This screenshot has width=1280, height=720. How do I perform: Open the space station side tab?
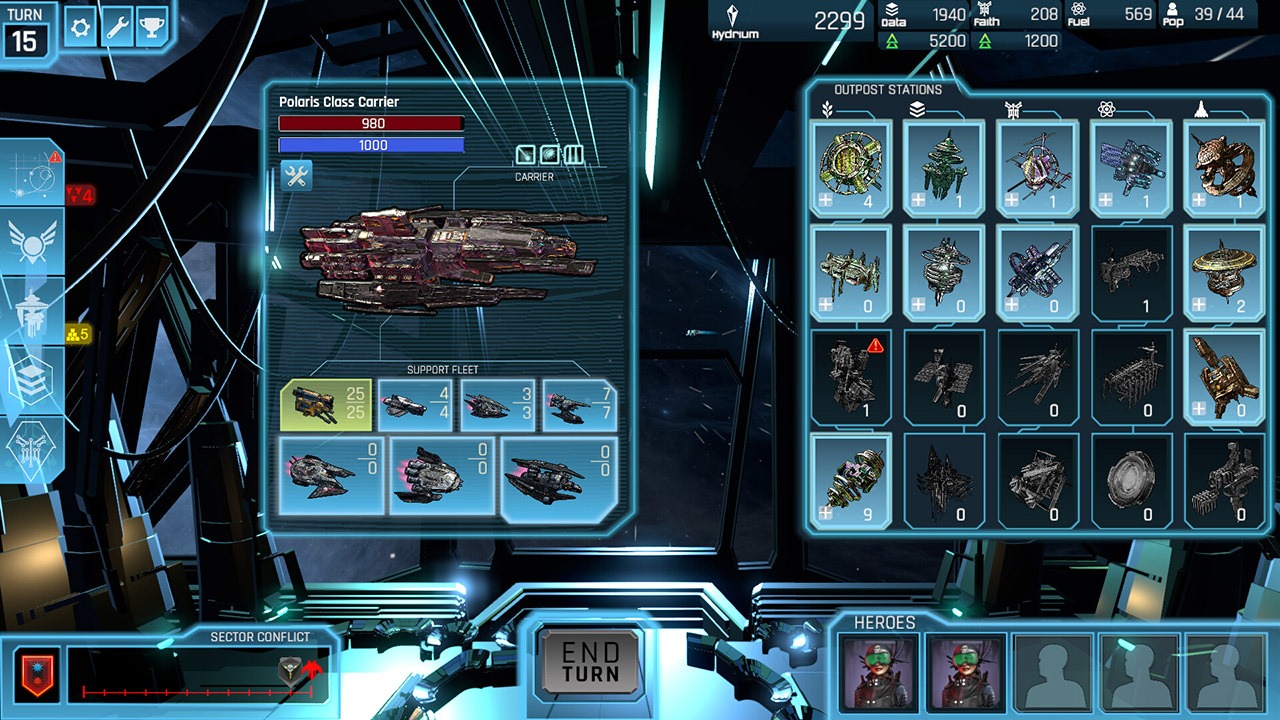coord(32,311)
